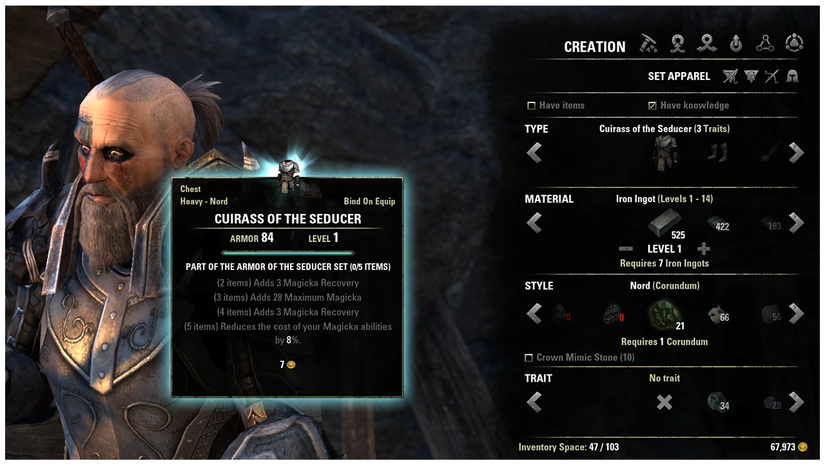Viewport: 825px width, 464px height.
Task: Open the hammer and anvil Creation tab
Action: 648,45
